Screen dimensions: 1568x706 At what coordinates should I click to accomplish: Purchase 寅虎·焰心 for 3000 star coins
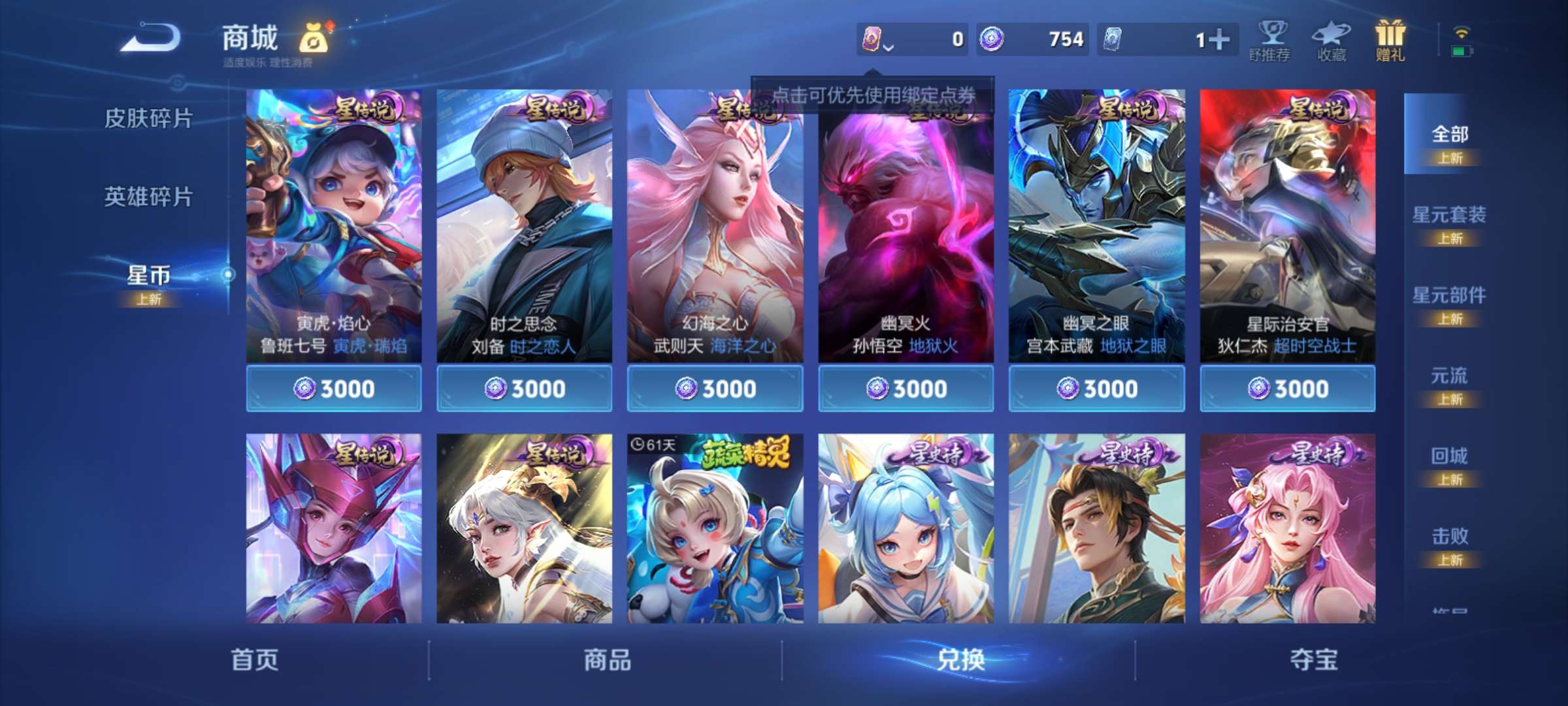click(x=335, y=388)
